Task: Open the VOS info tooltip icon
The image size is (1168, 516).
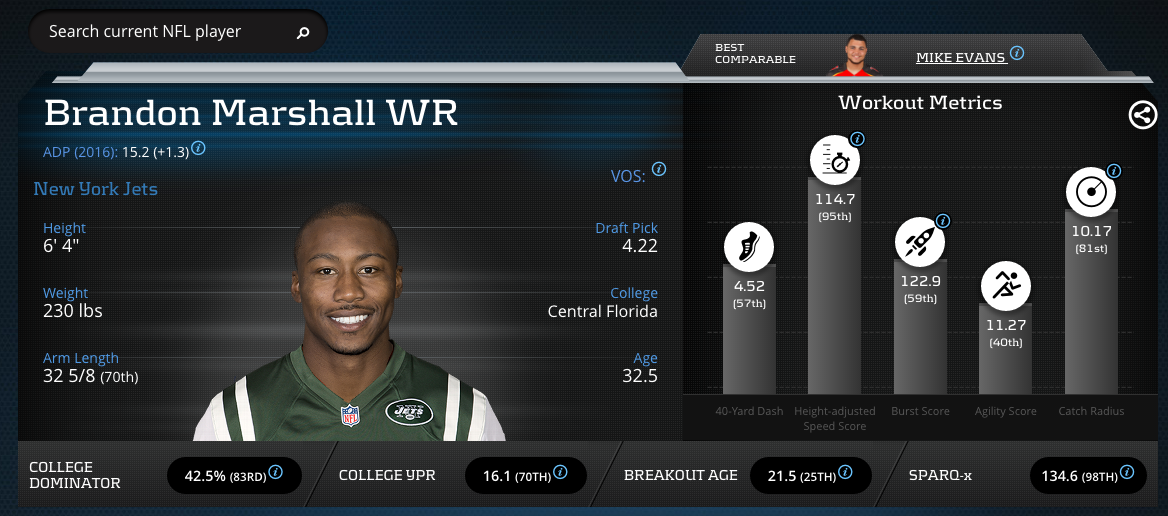Action: pyautogui.click(x=658, y=169)
